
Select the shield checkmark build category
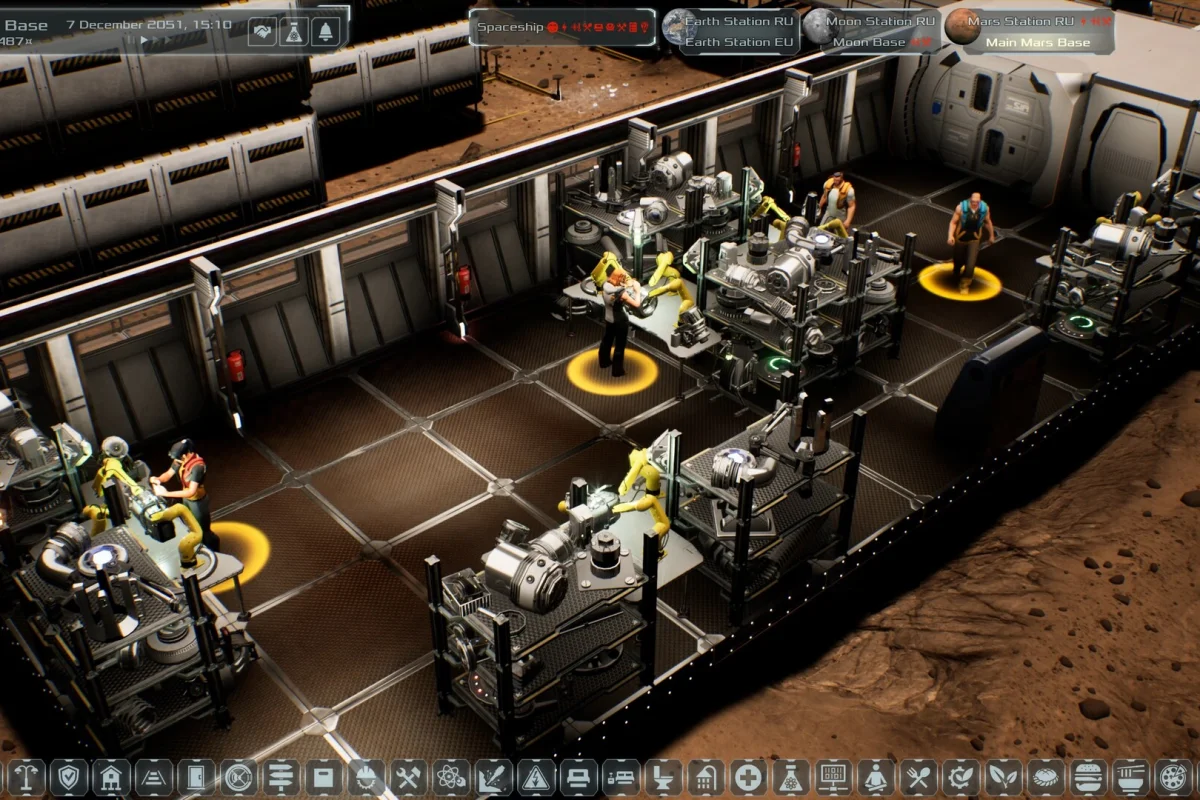(68, 777)
